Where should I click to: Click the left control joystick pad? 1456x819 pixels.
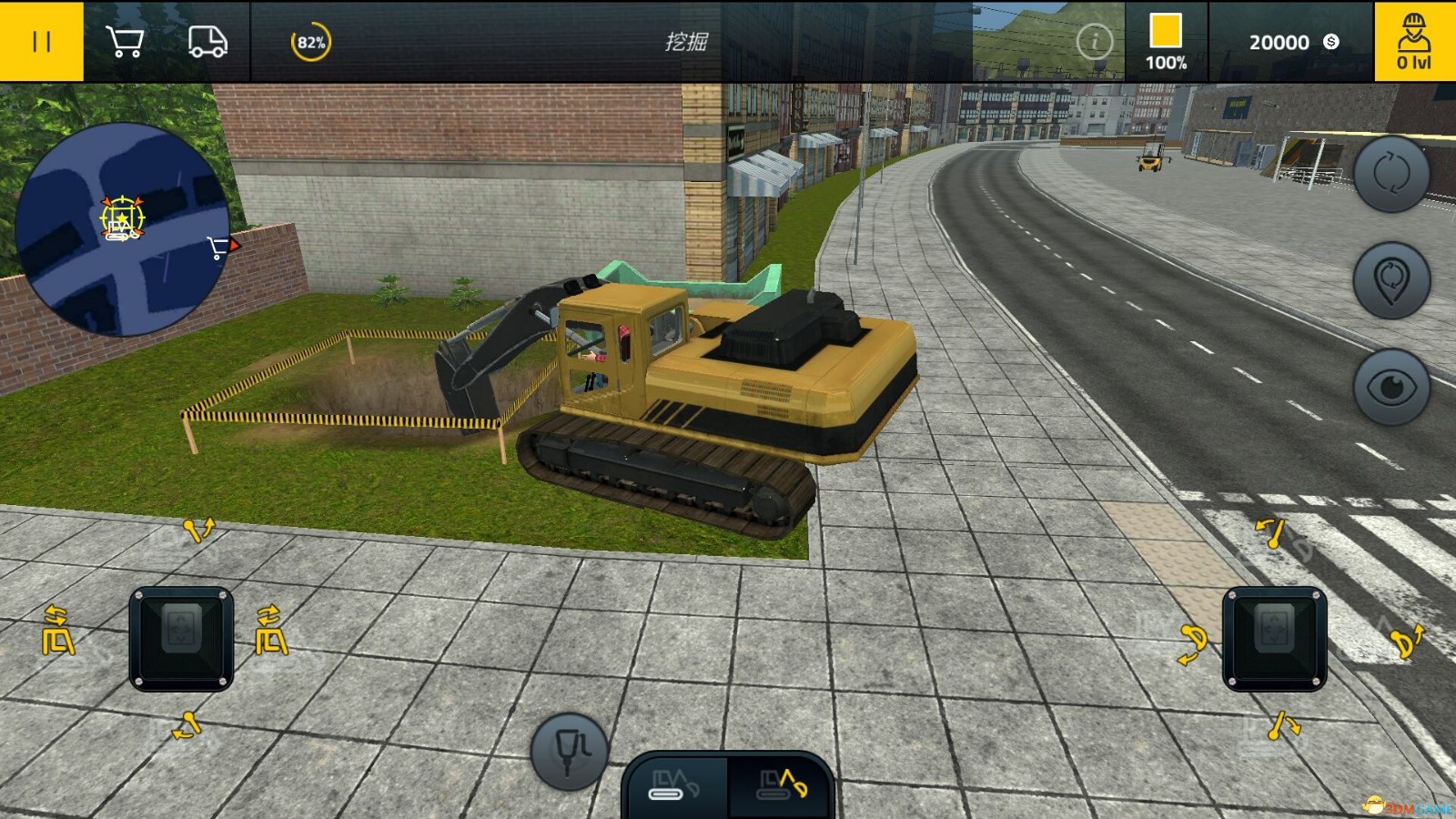[x=182, y=639]
